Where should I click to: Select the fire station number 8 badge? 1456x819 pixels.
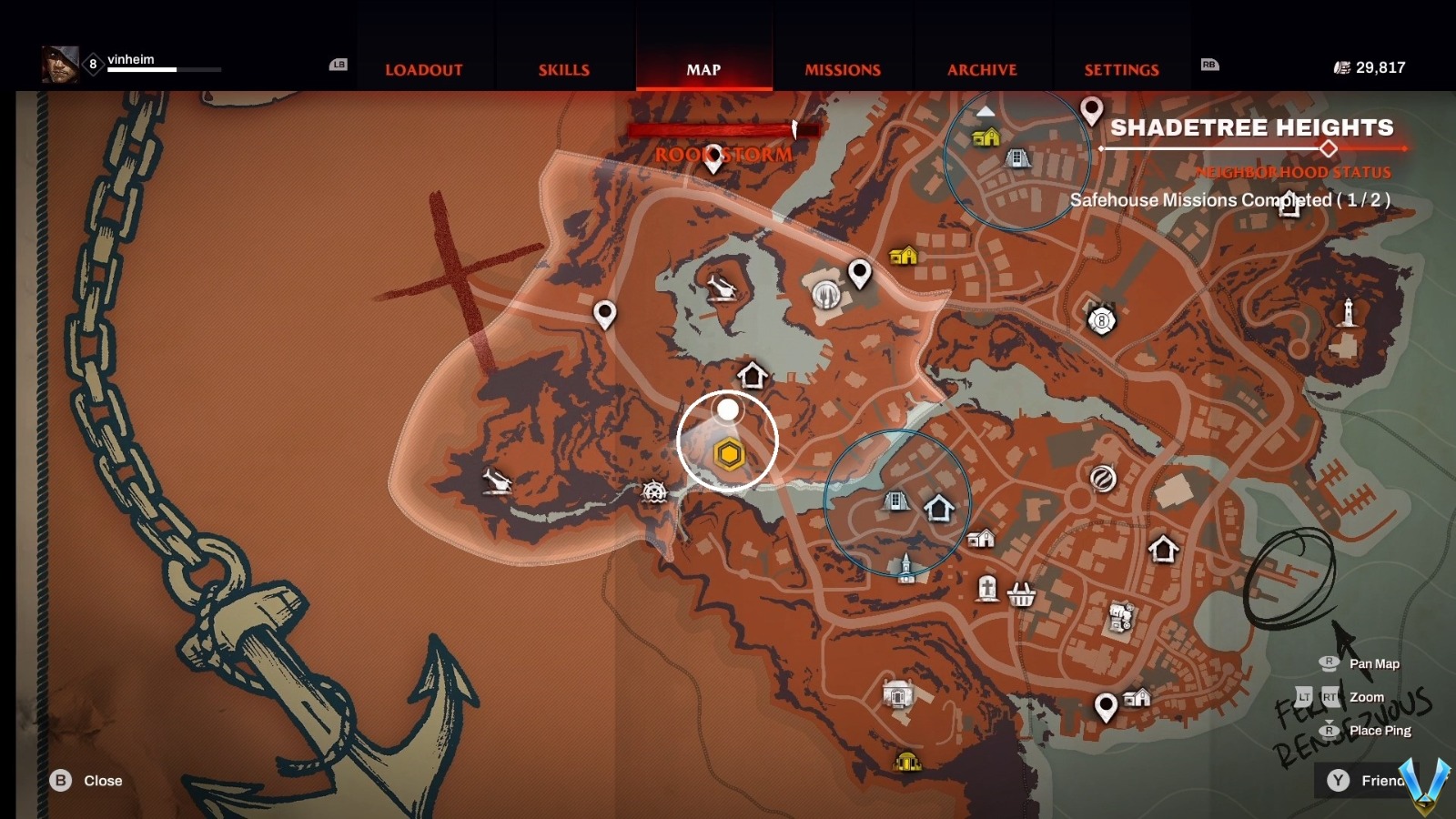click(1101, 320)
